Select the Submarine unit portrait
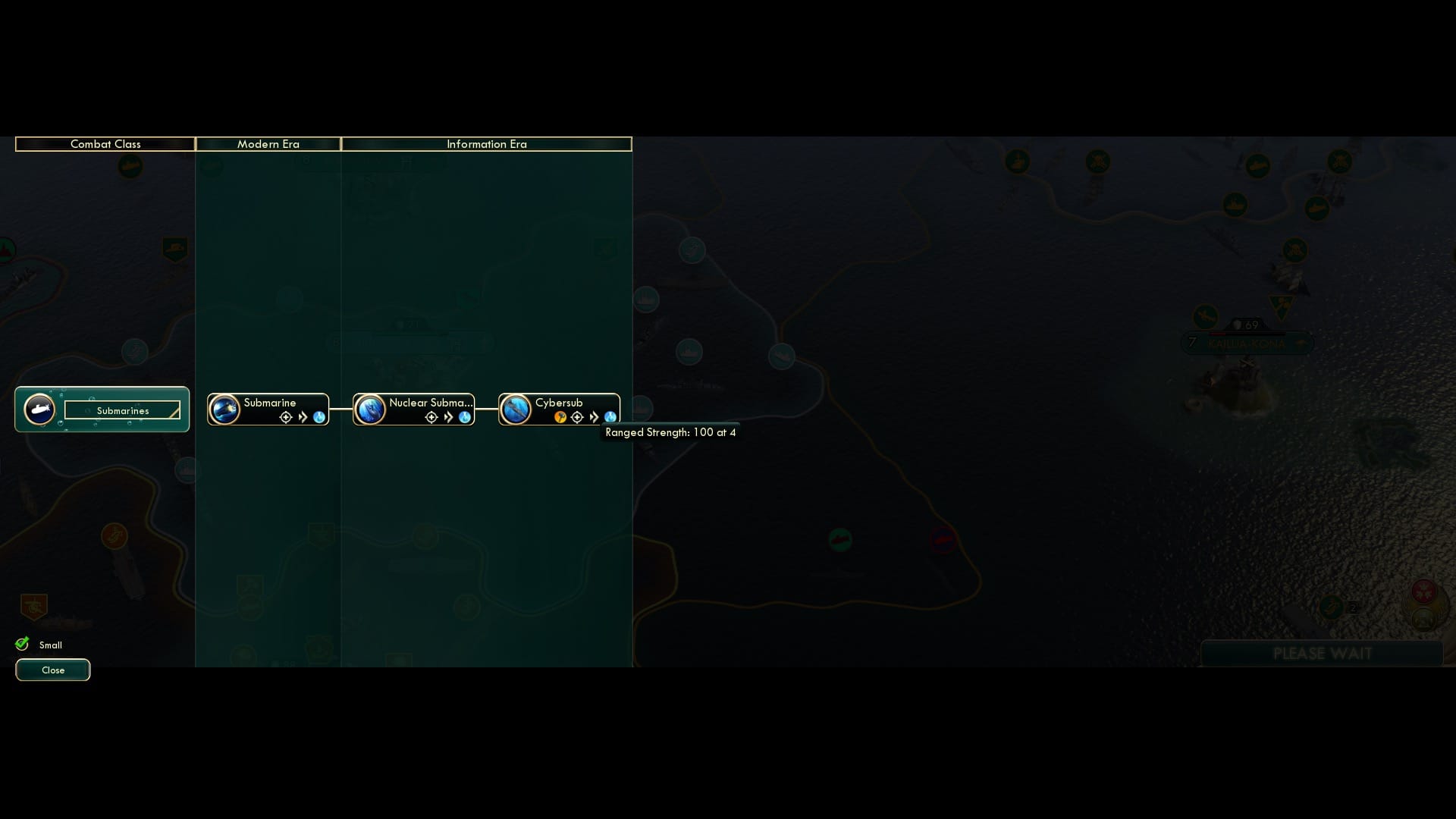 (x=224, y=409)
